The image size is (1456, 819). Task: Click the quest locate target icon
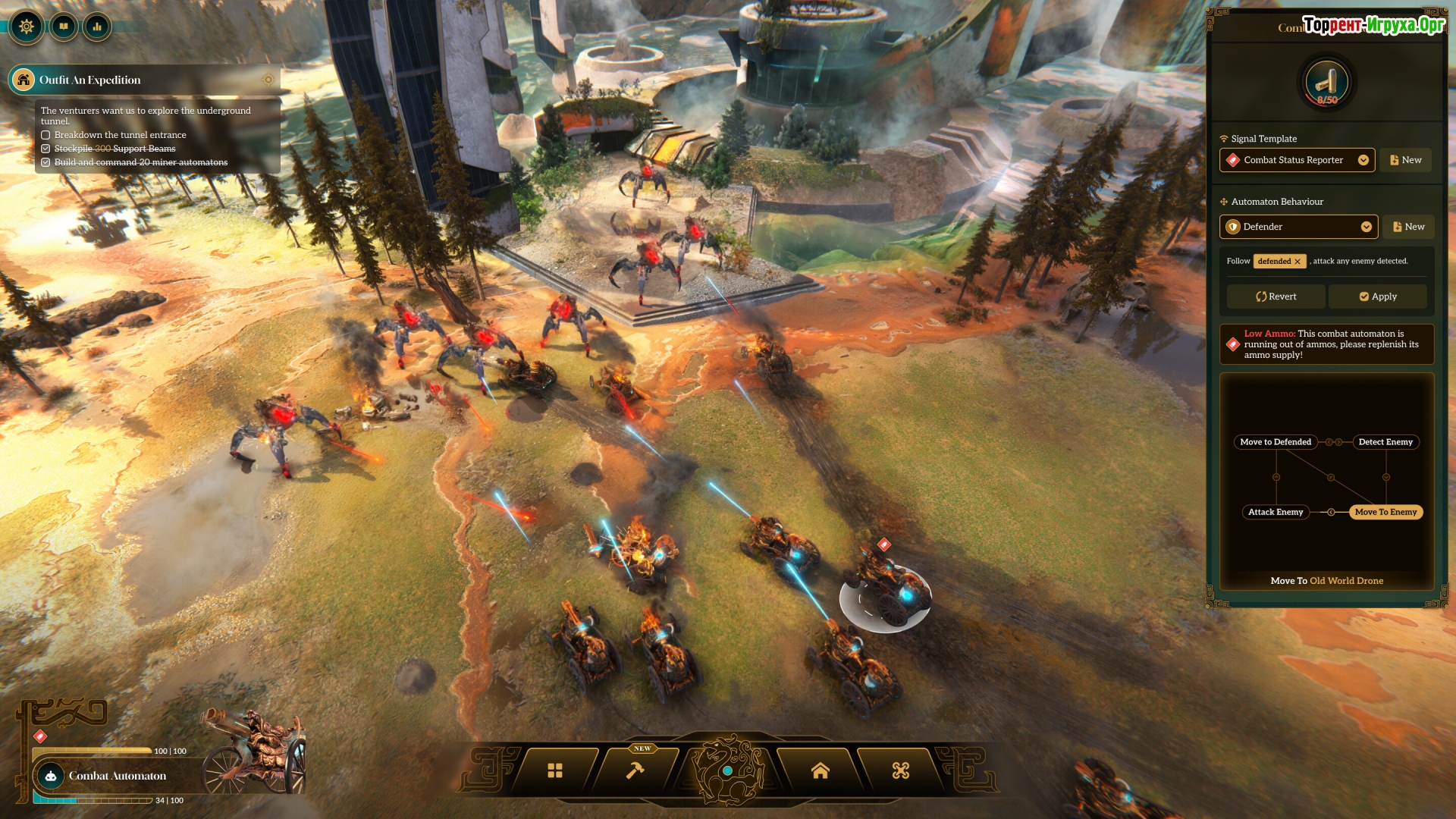[x=268, y=80]
